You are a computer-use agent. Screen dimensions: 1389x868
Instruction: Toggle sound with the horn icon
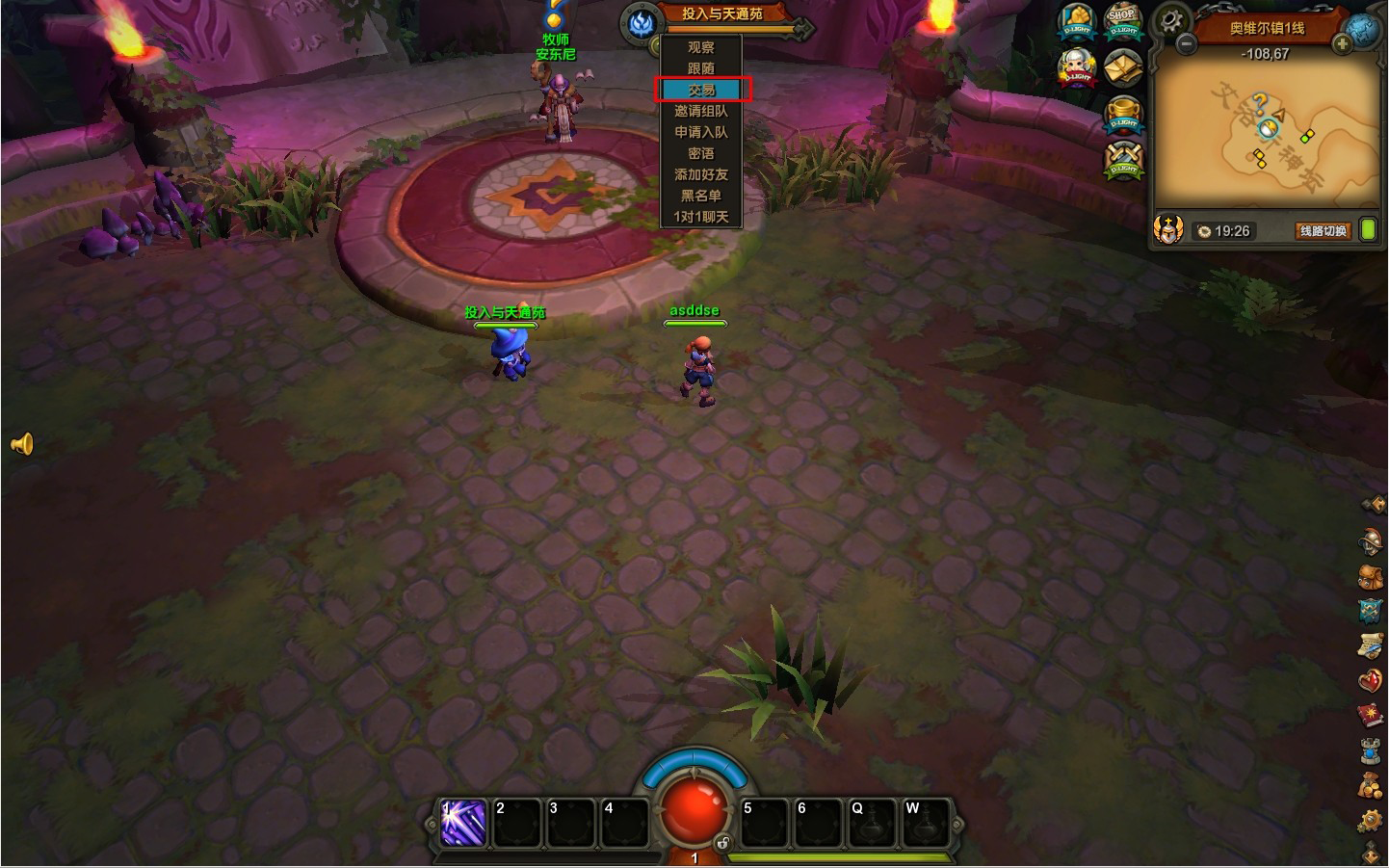[x=22, y=443]
